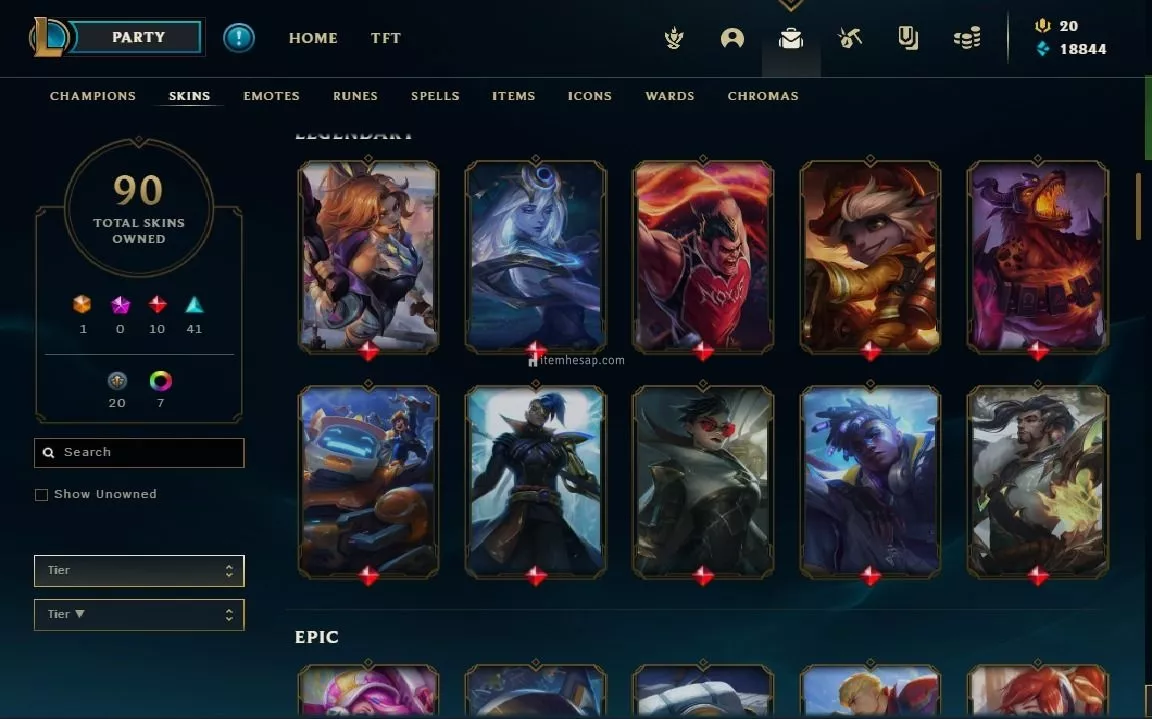Image resolution: width=1152 pixels, height=719 pixels.
Task: Open the Icons tab
Action: click(x=590, y=96)
